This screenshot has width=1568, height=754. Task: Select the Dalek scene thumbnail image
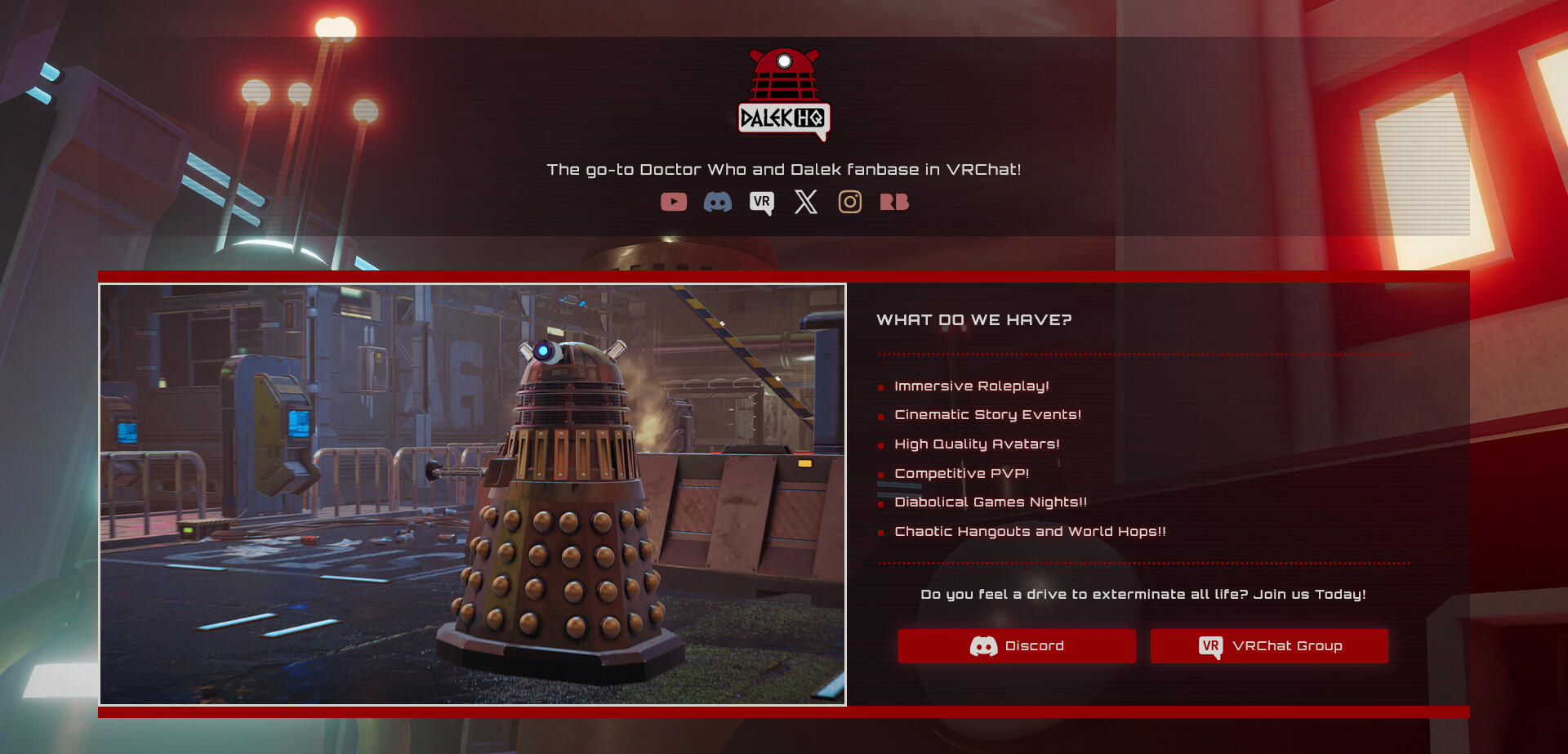tap(473, 494)
